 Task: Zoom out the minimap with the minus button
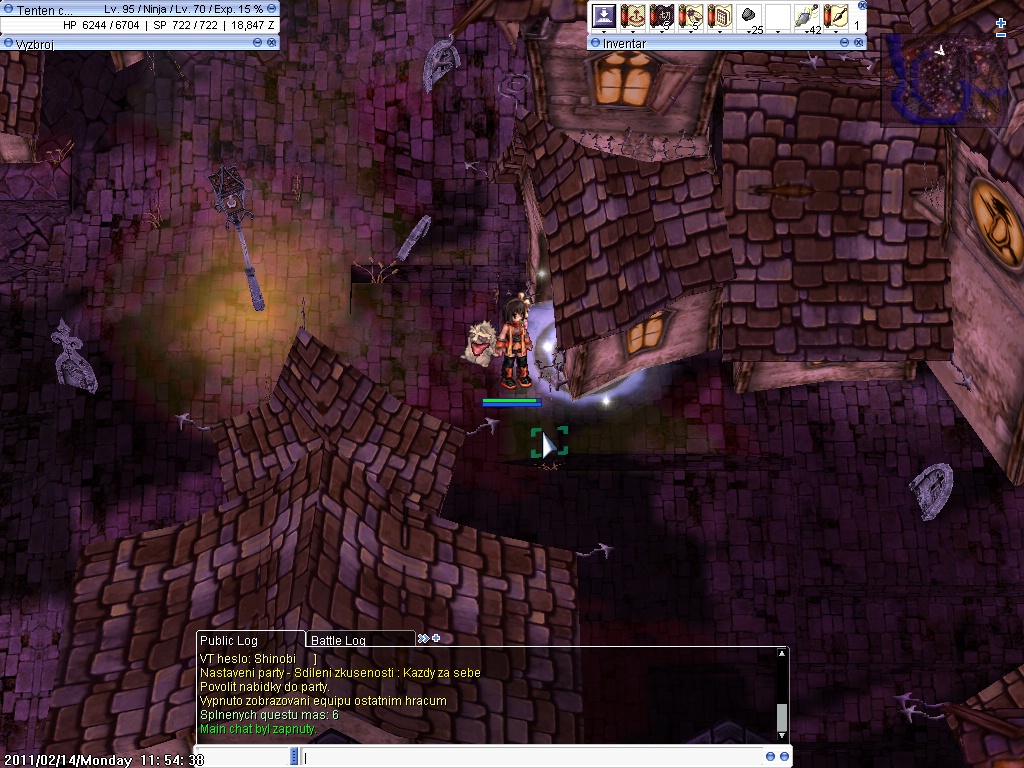pyautogui.click(x=1001, y=35)
